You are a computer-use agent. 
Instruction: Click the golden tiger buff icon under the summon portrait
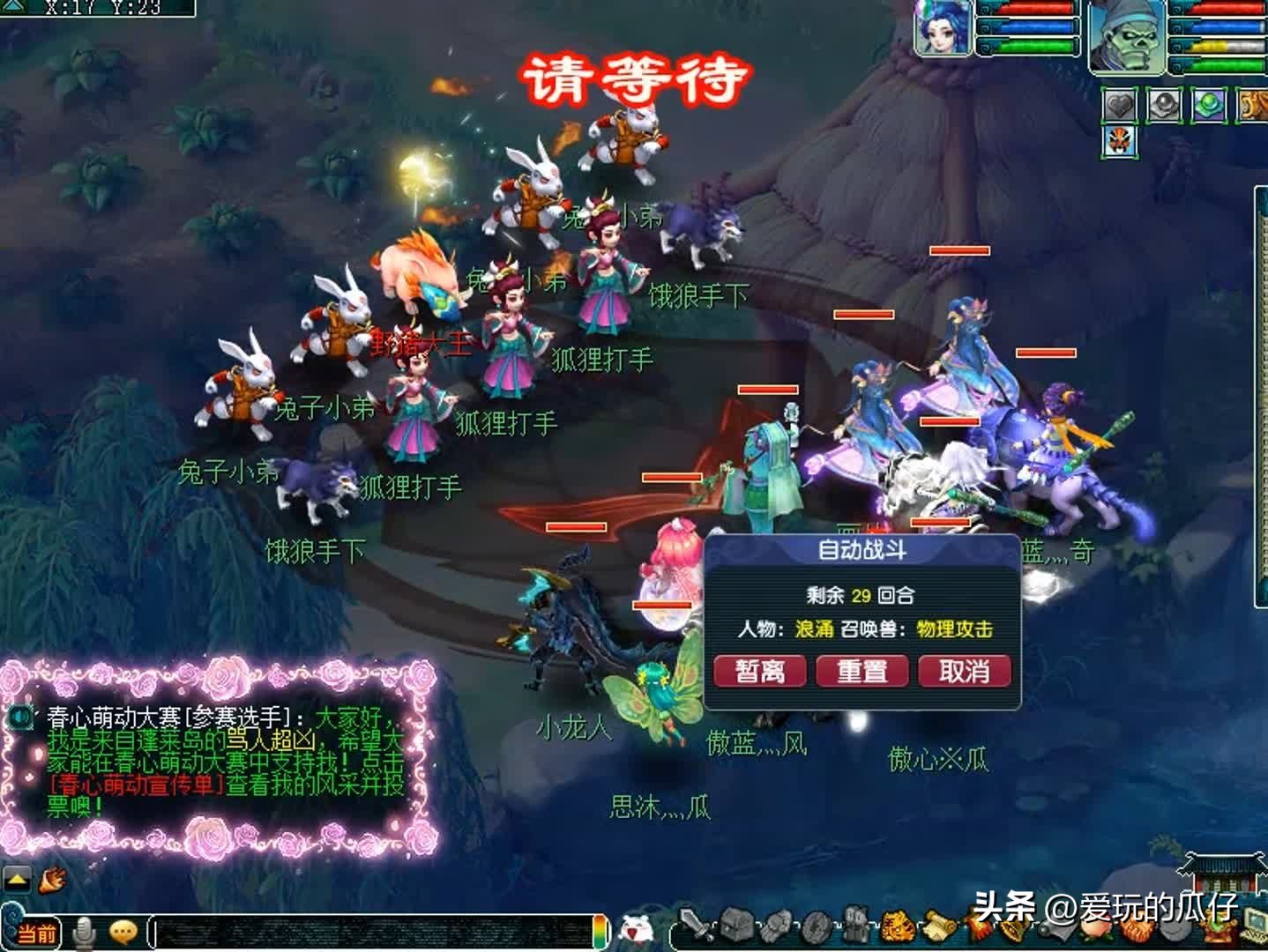pyautogui.click(x=1256, y=106)
